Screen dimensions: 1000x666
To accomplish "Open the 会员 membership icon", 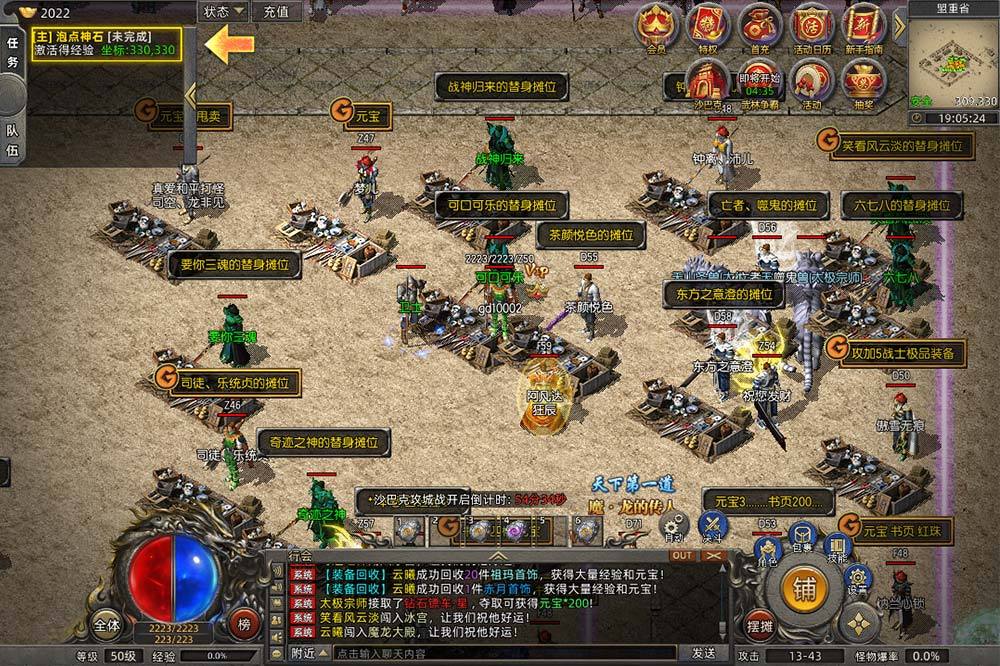I will coord(656,26).
